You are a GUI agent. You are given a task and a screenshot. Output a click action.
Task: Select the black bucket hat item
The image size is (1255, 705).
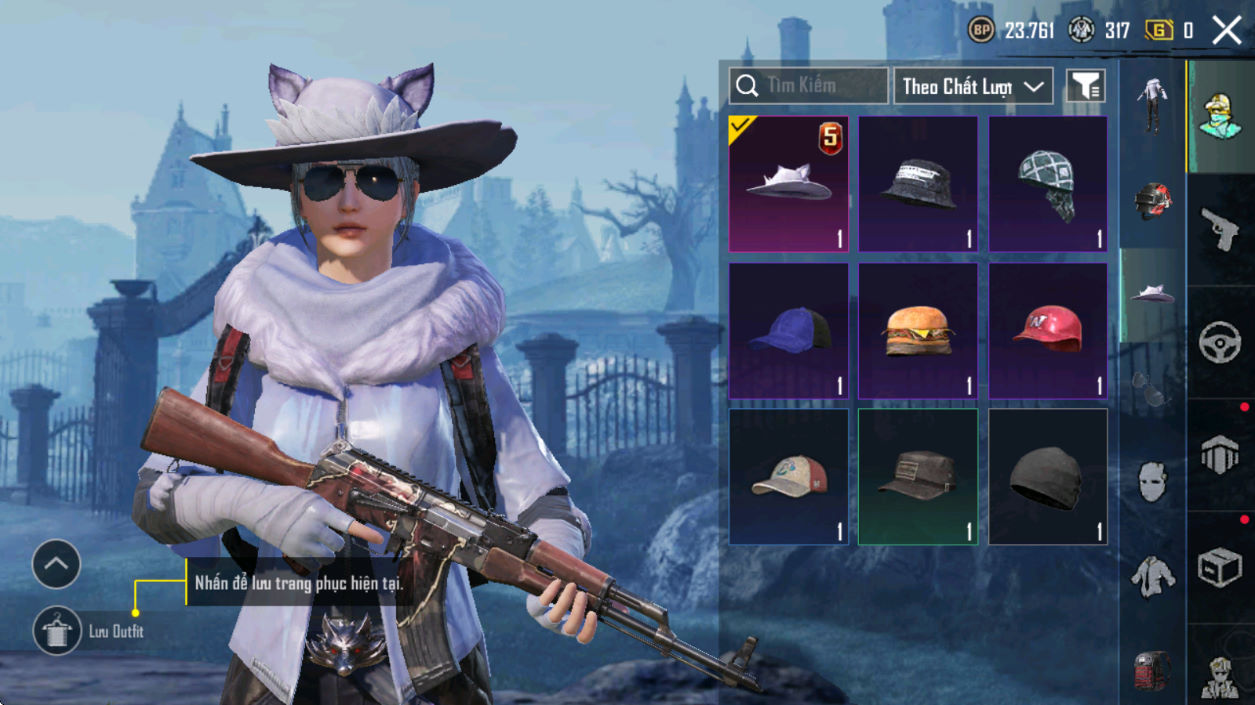coord(918,184)
